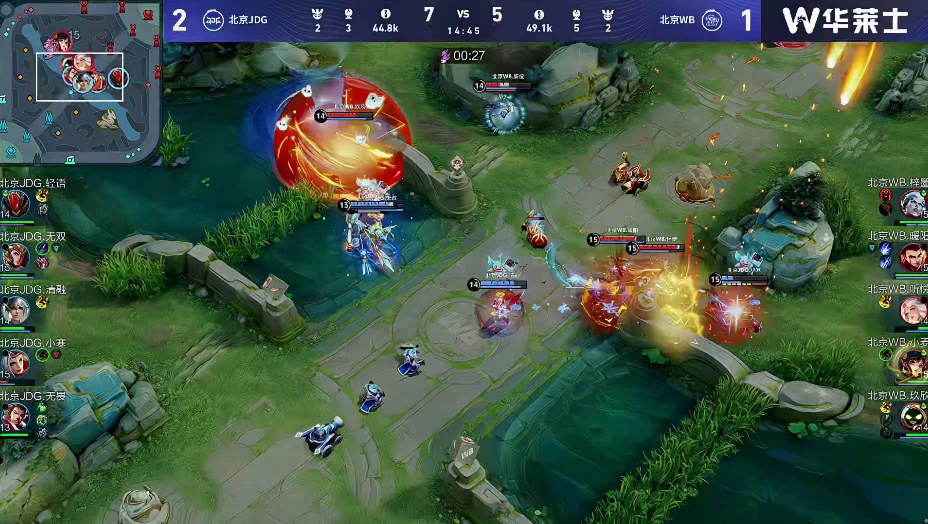The height and width of the screenshot is (524, 928).
Task: Select JDG player 无畏's hero portrait
Action: [14, 416]
